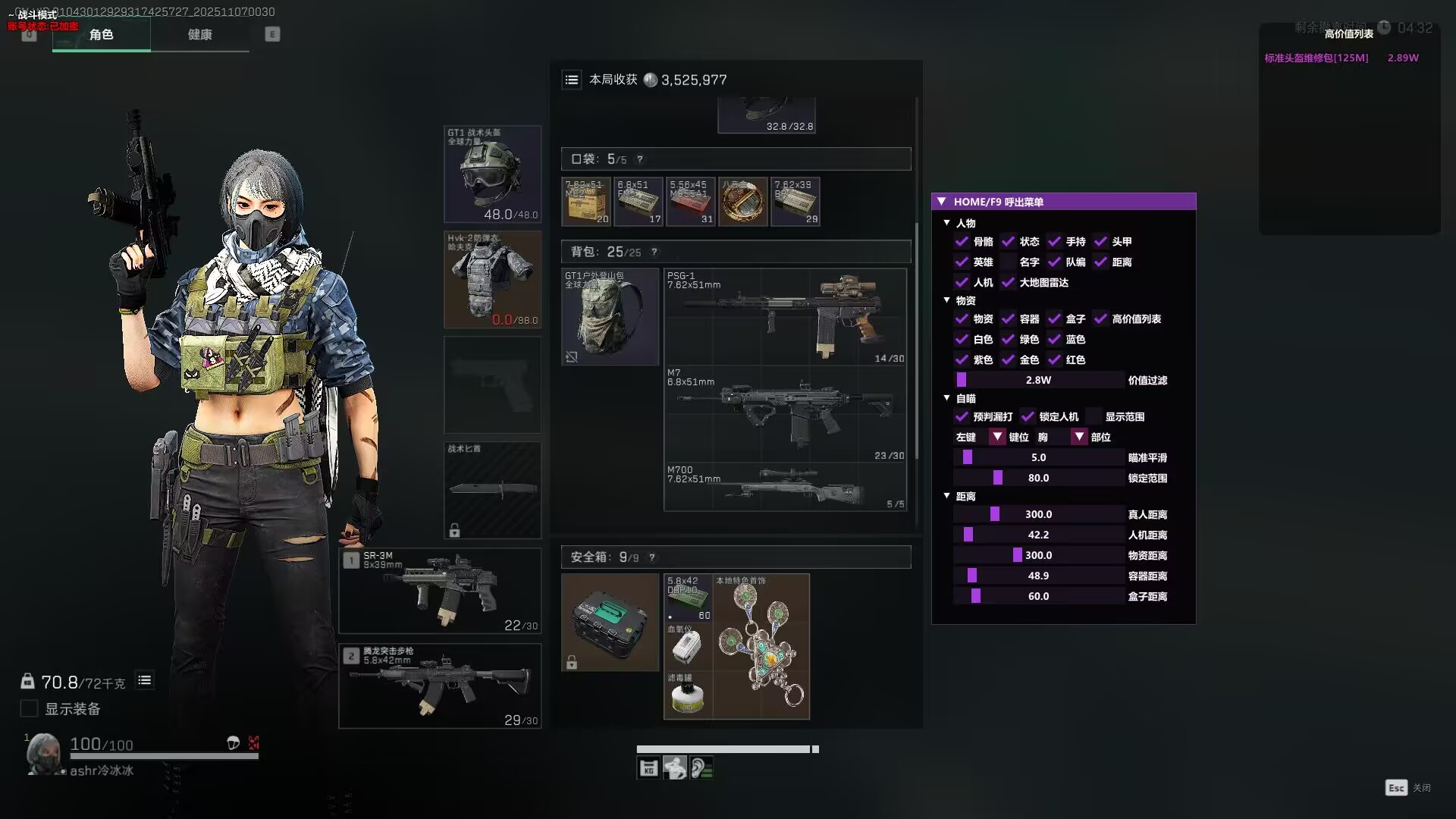Select the 本地特色首饰 jewelry item

tap(761, 647)
